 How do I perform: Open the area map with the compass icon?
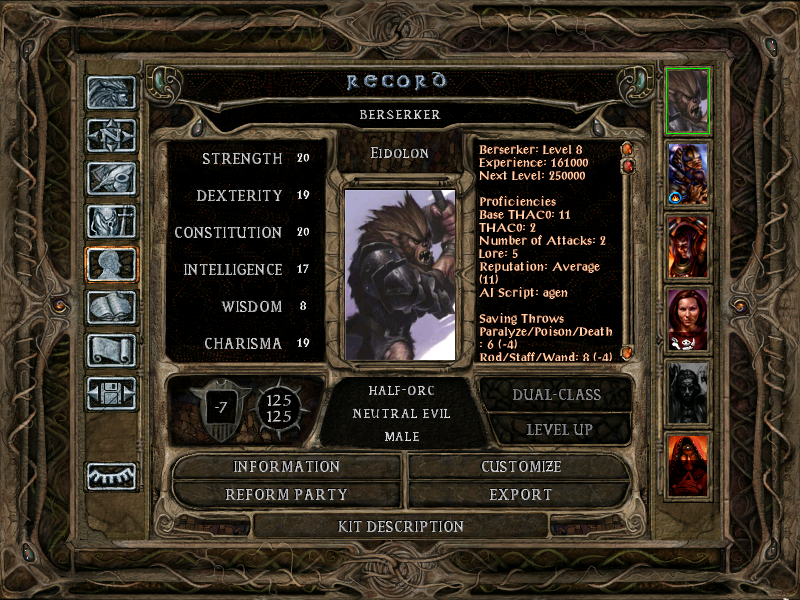point(111,135)
